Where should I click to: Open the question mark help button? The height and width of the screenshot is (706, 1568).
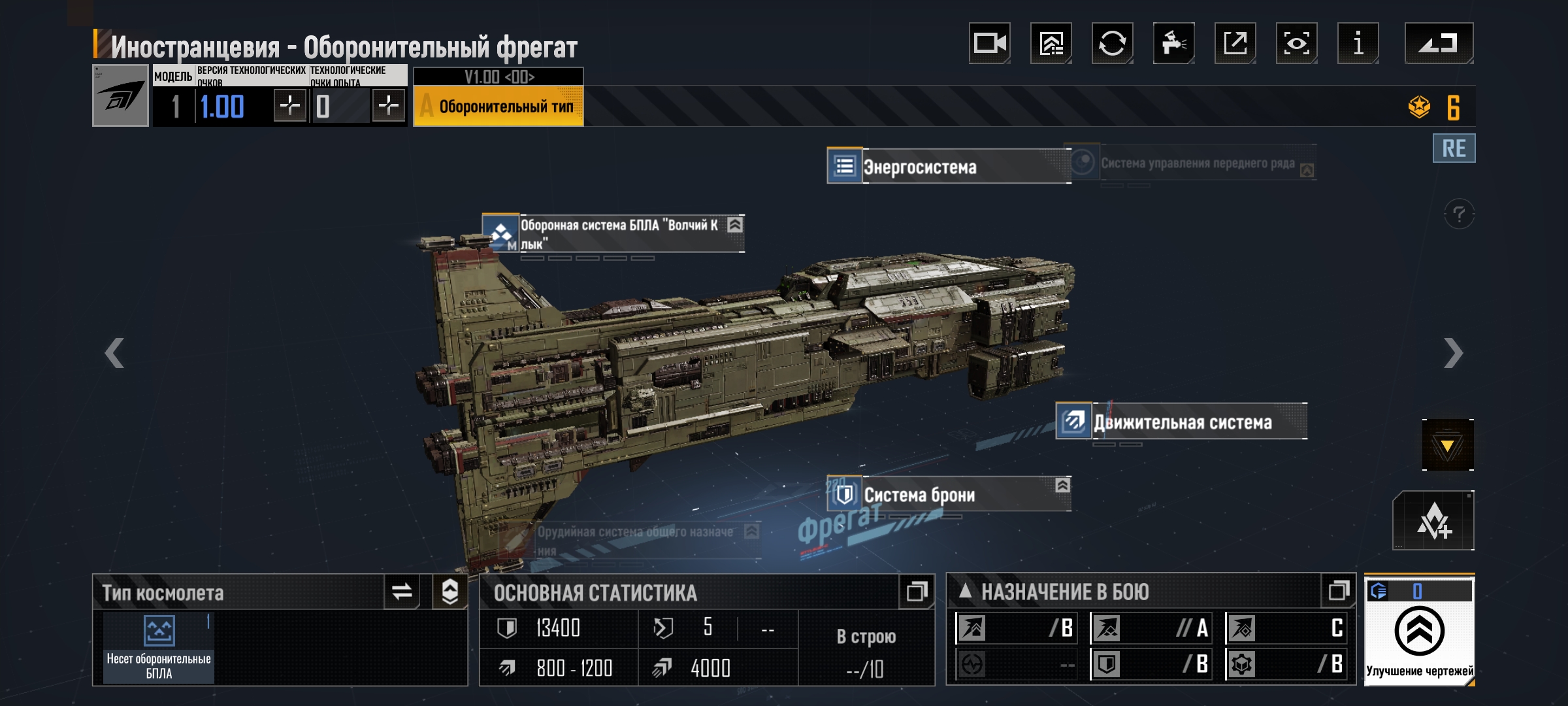coord(1459,214)
